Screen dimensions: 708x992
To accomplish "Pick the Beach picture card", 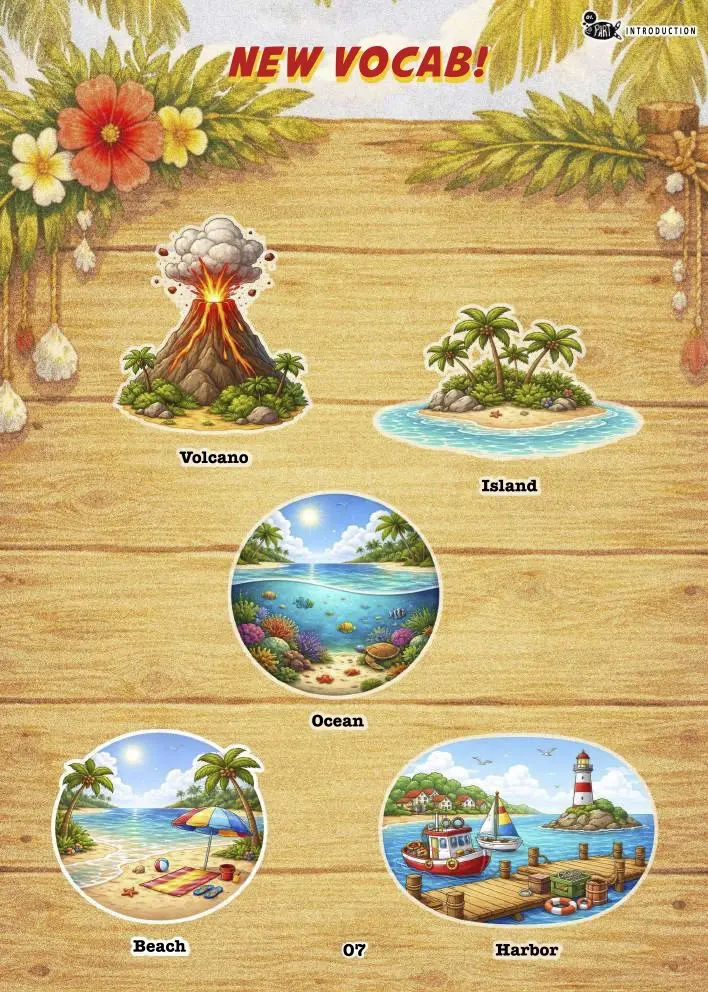I will click(x=159, y=826).
